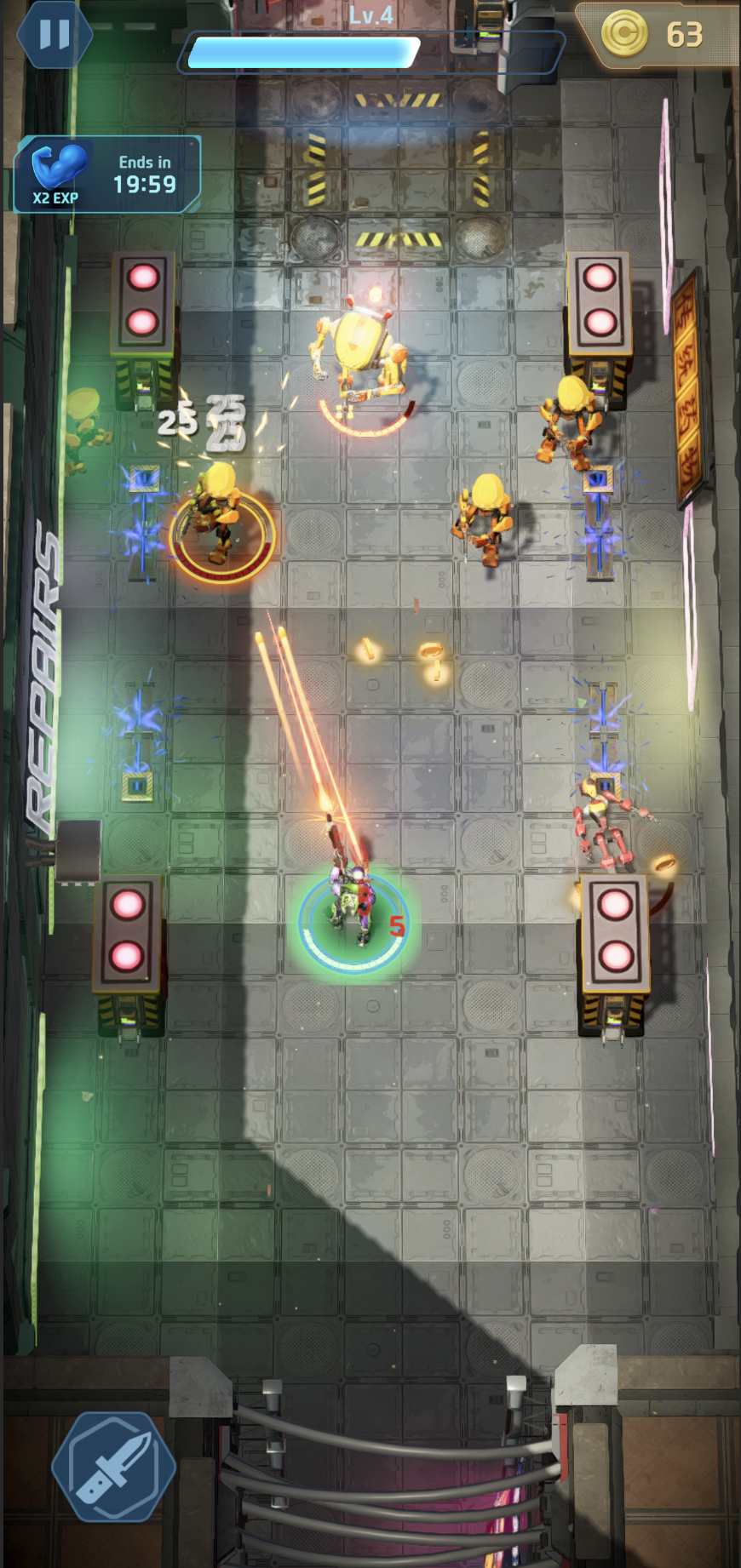Tap the gold coin currency icon

(626, 34)
